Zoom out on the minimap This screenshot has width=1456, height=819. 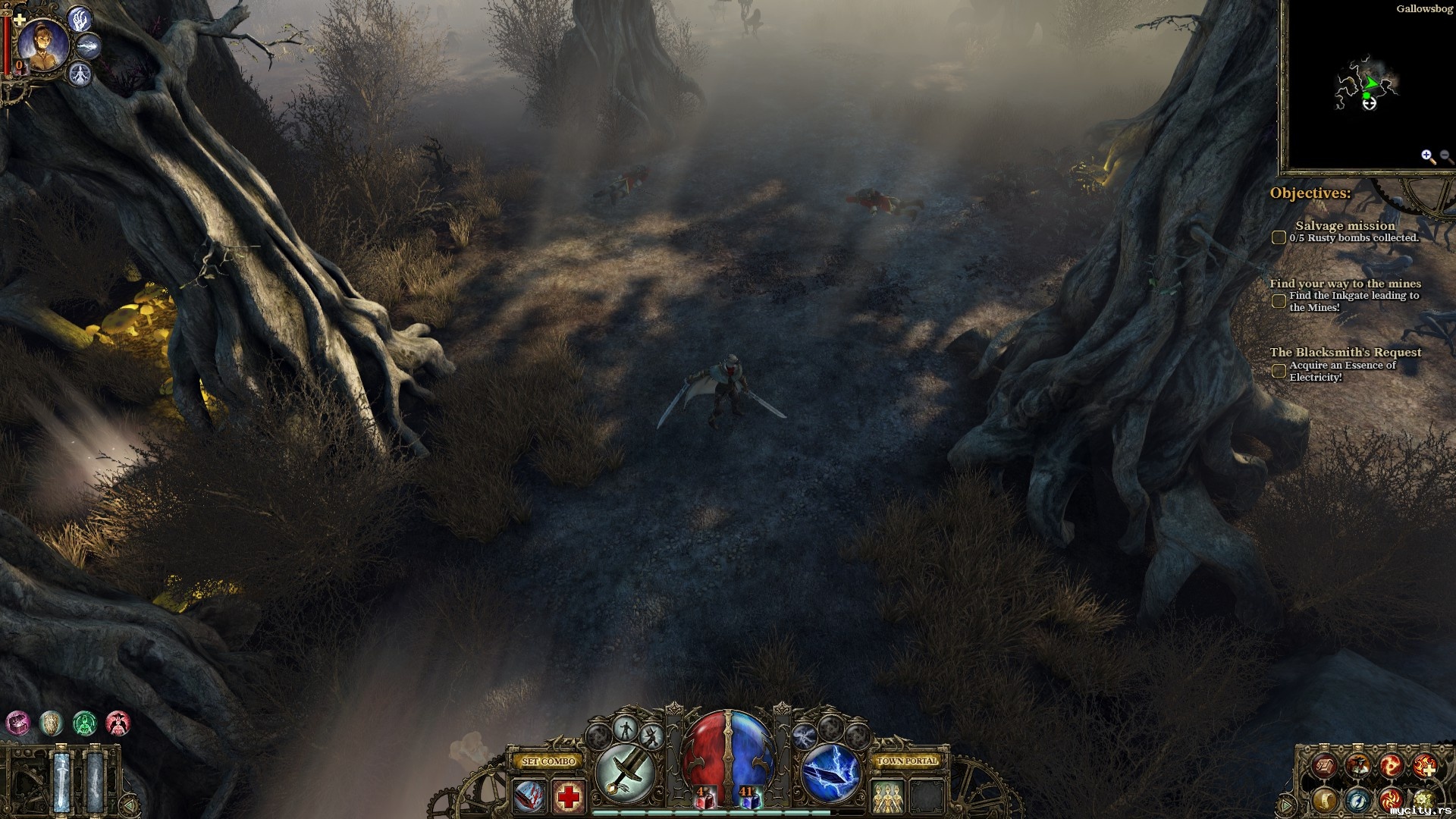click(x=1445, y=156)
